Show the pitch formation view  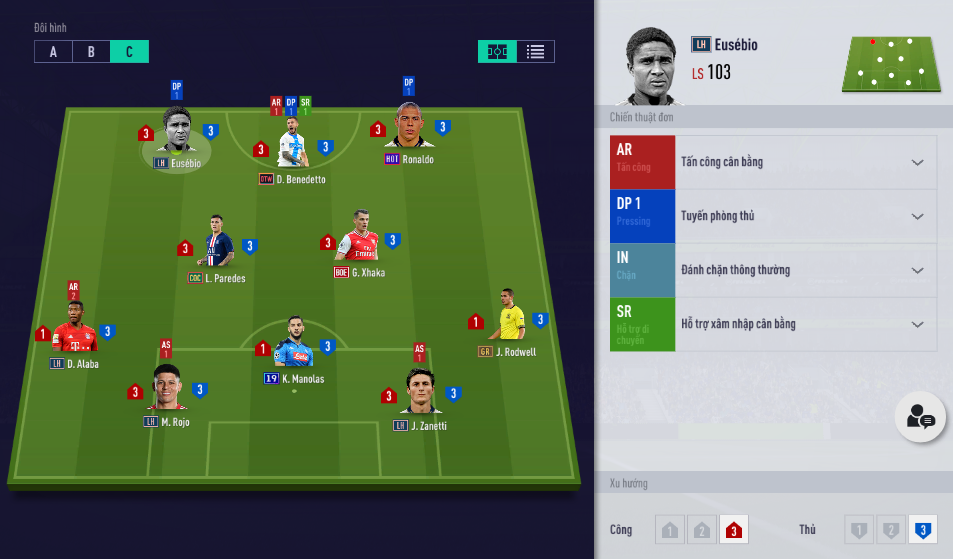[x=497, y=52]
